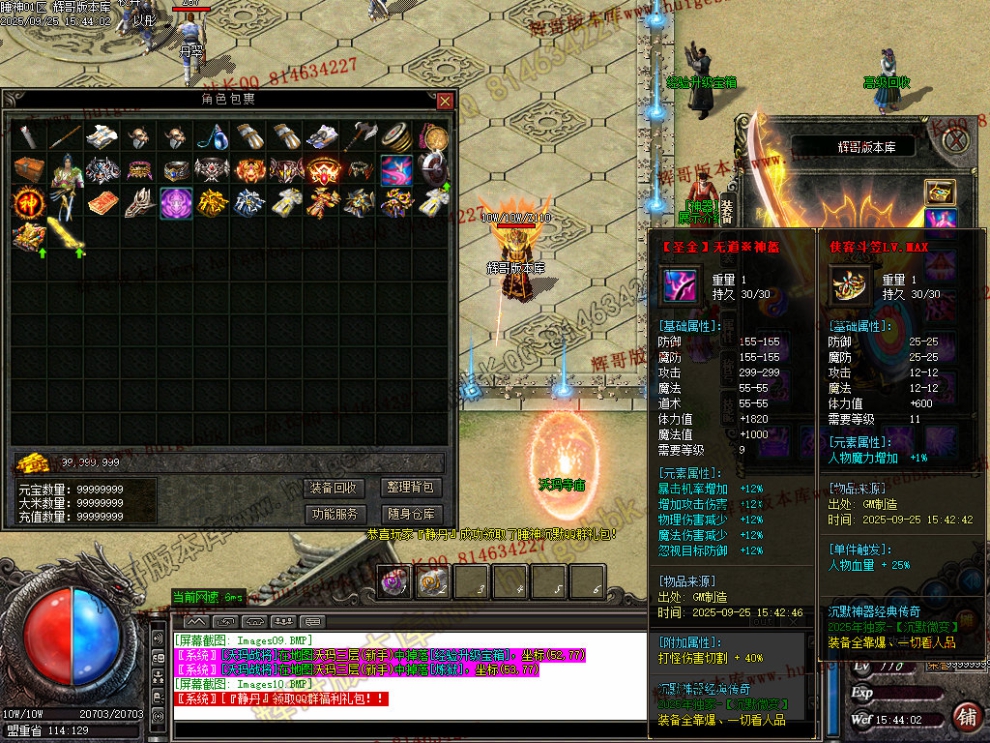Open the 铺 shop button
Screen dimensions: 990x743
[966, 716]
